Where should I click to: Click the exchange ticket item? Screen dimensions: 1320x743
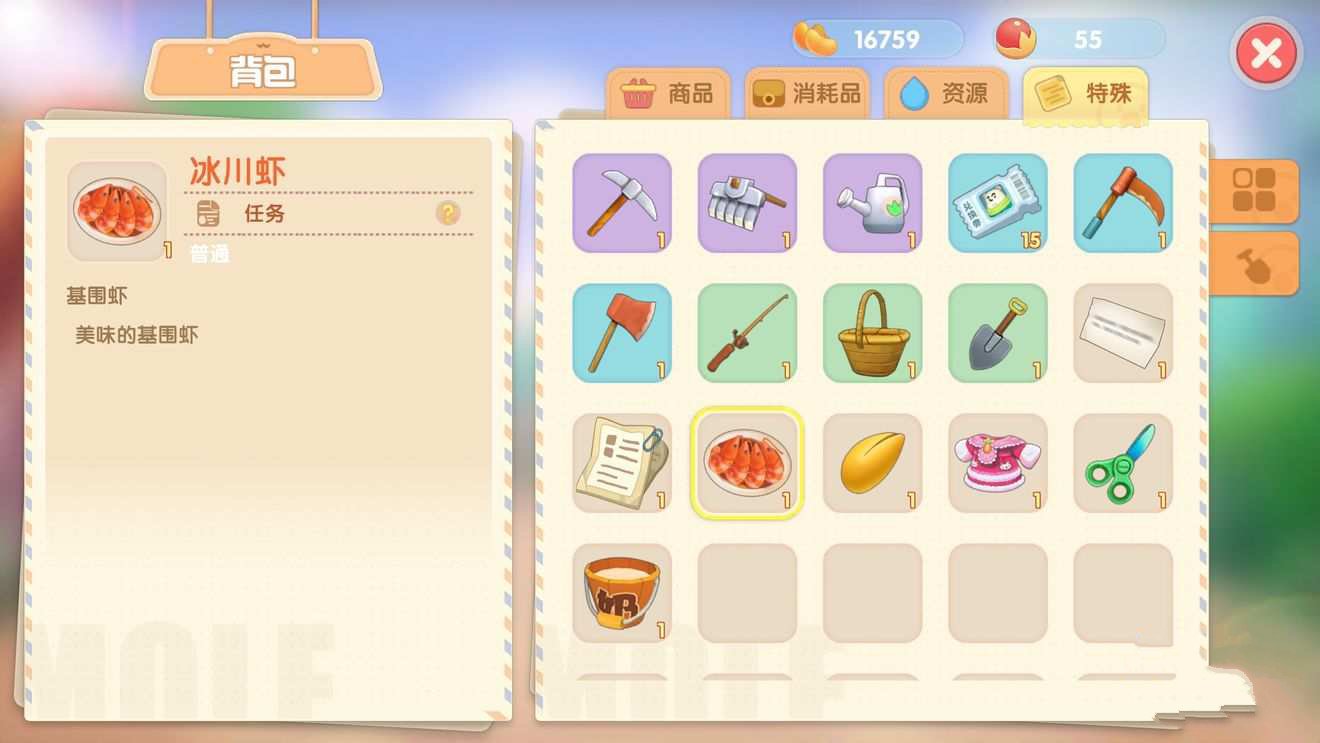coord(997,203)
